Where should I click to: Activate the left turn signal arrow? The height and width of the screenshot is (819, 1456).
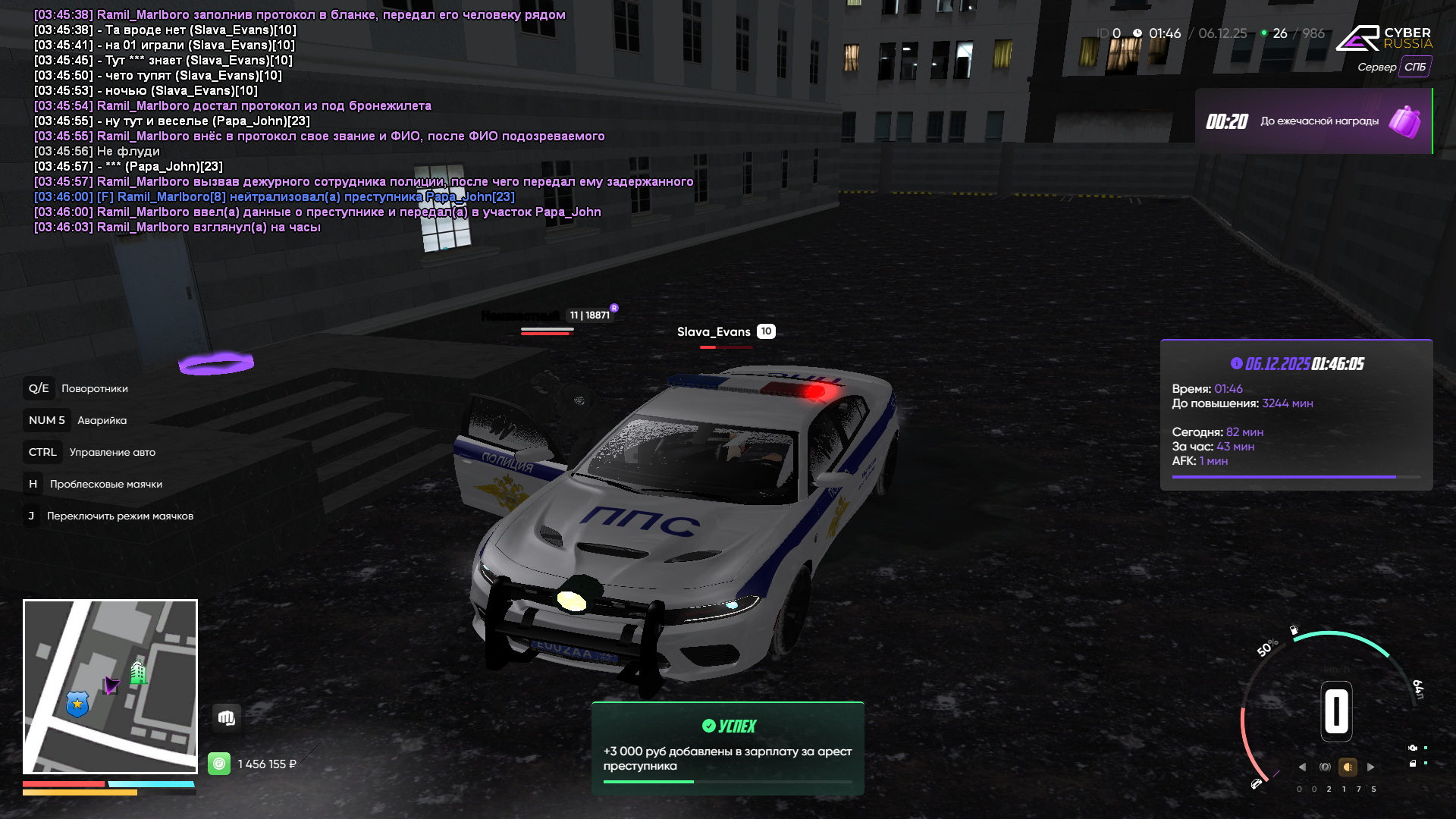[1302, 767]
